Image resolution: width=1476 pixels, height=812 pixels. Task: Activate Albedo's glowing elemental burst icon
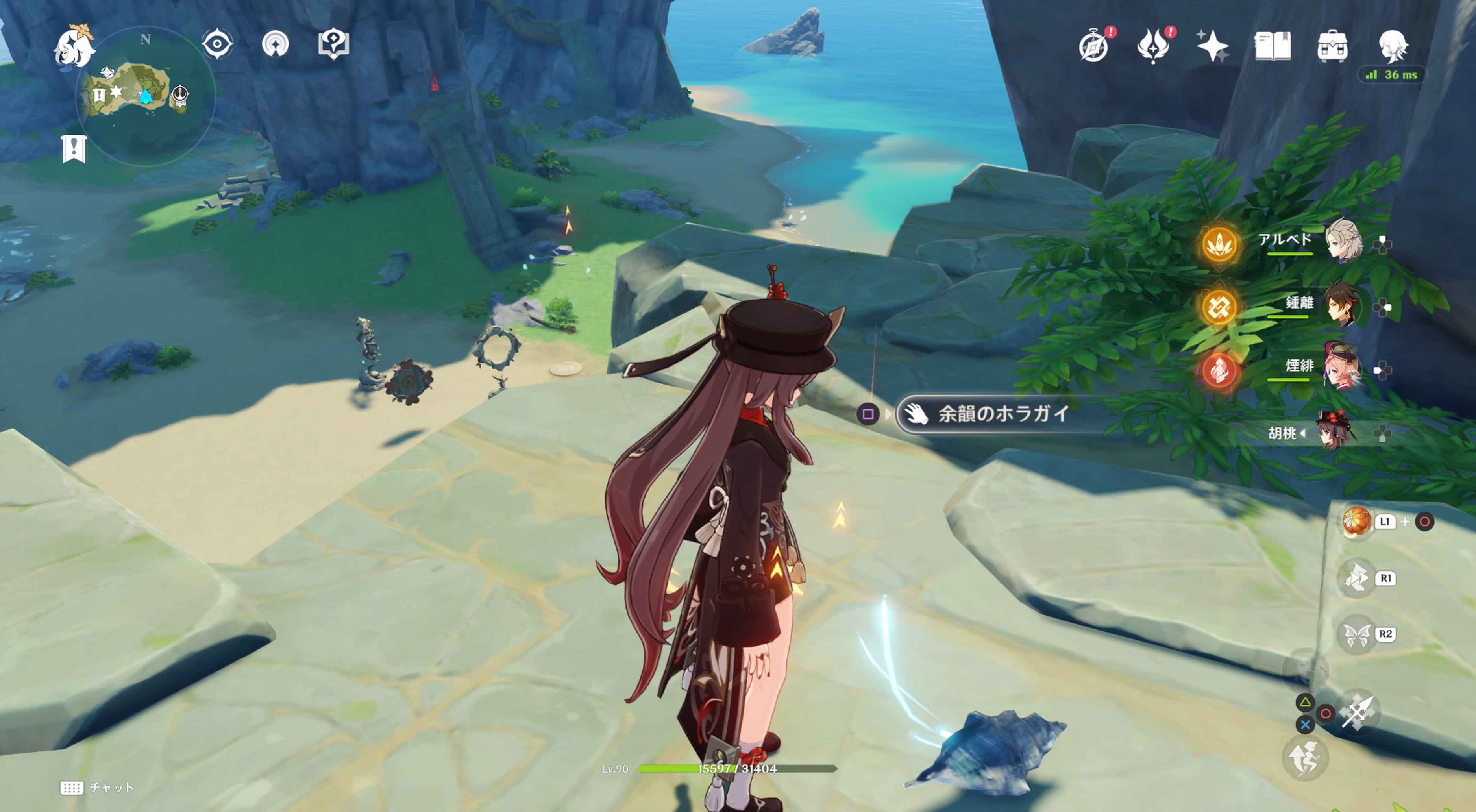(x=1219, y=244)
